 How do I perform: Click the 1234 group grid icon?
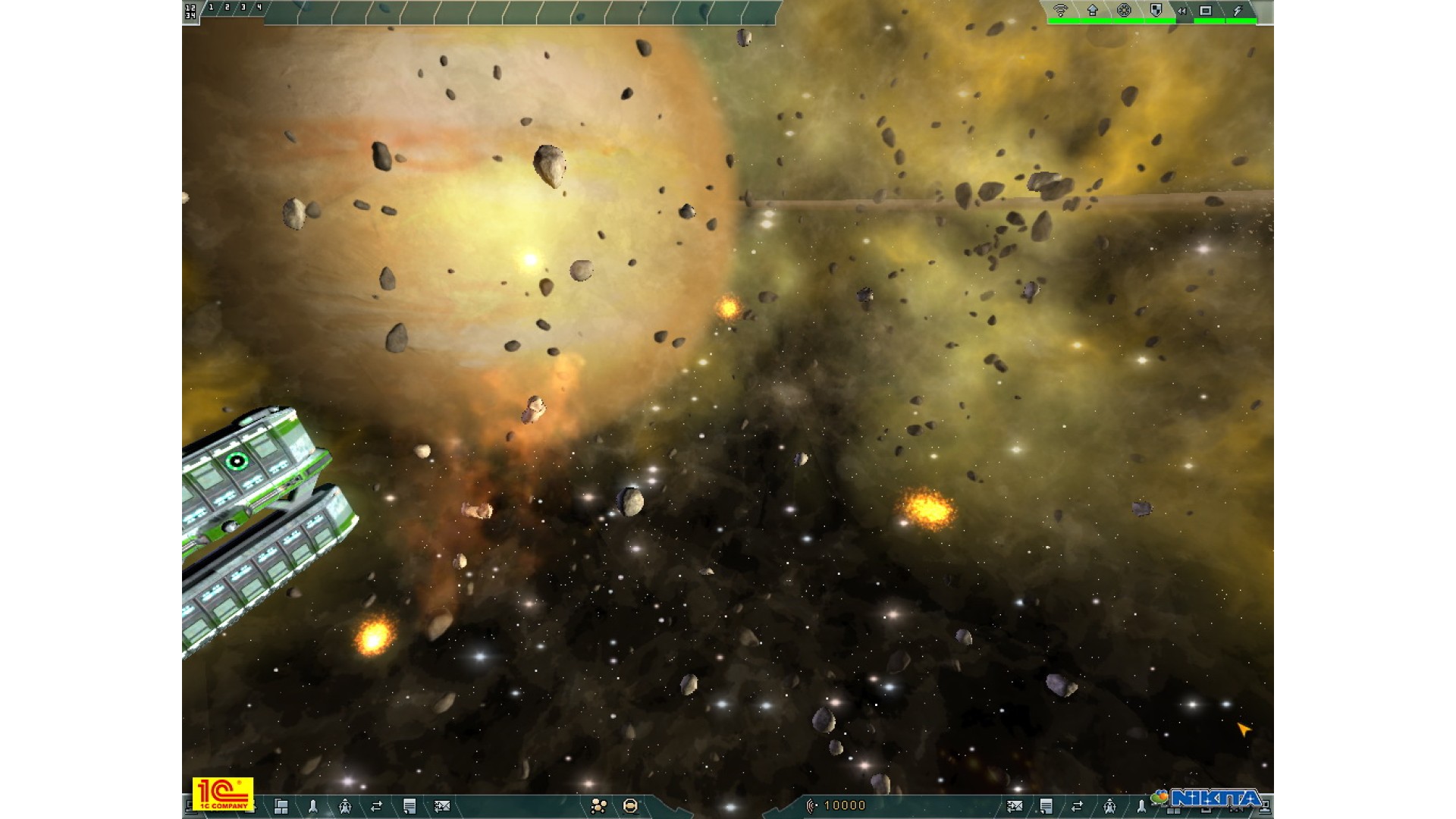tap(190, 11)
